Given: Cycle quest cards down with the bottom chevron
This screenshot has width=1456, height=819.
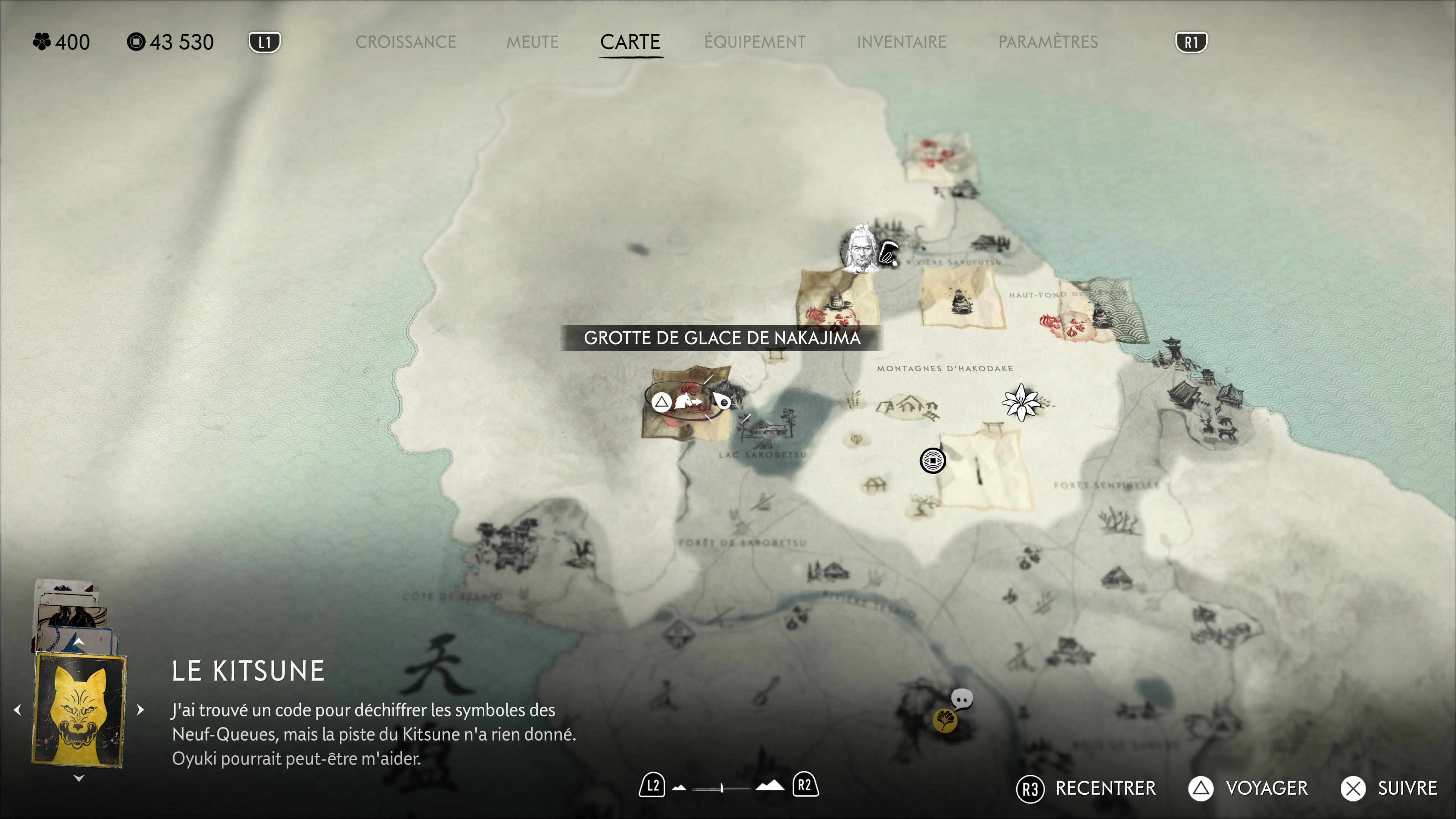Looking at the screenshot, I should tap(79, 778).
